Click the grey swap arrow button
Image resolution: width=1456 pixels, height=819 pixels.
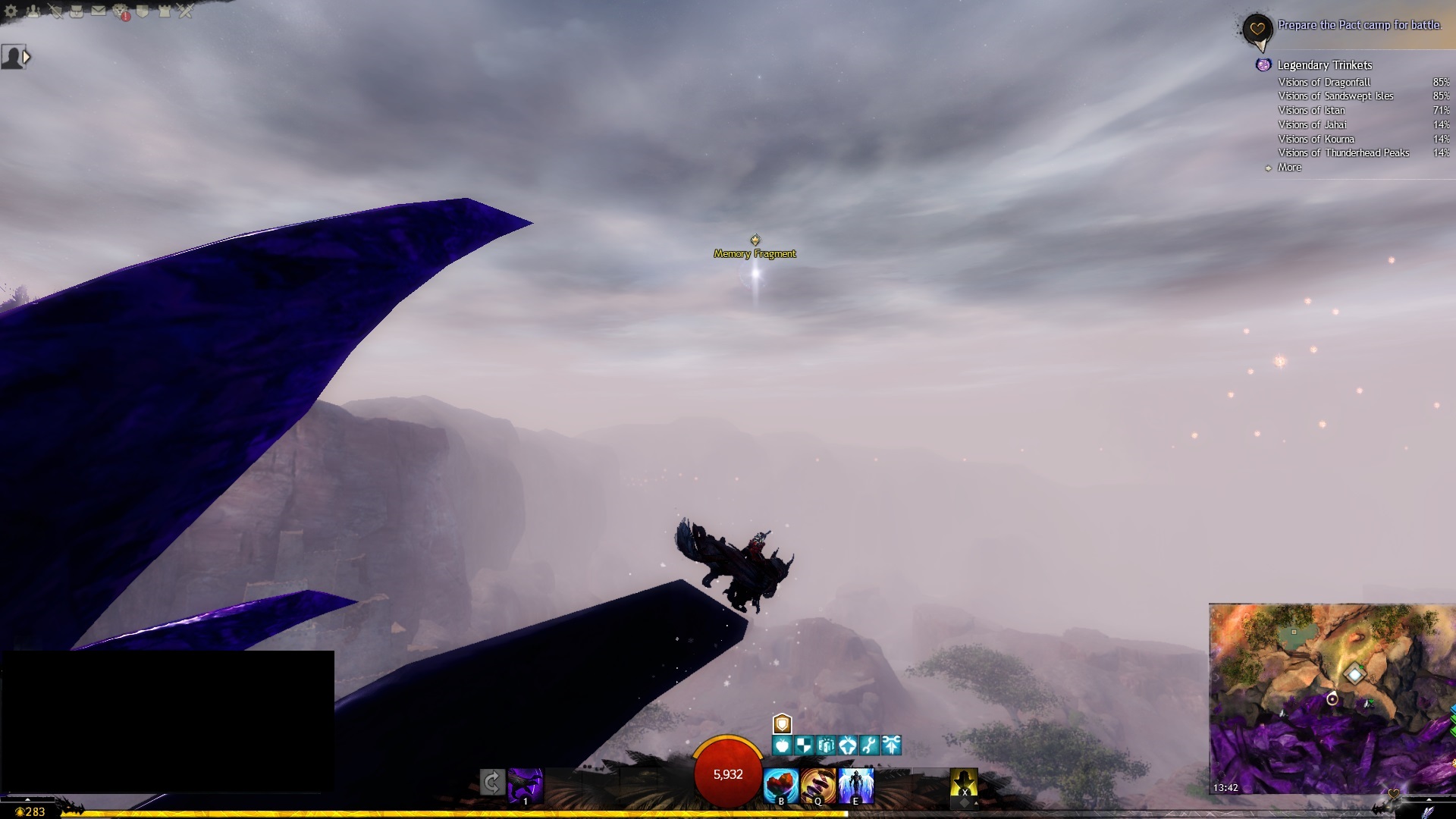[x=492, y=782]
